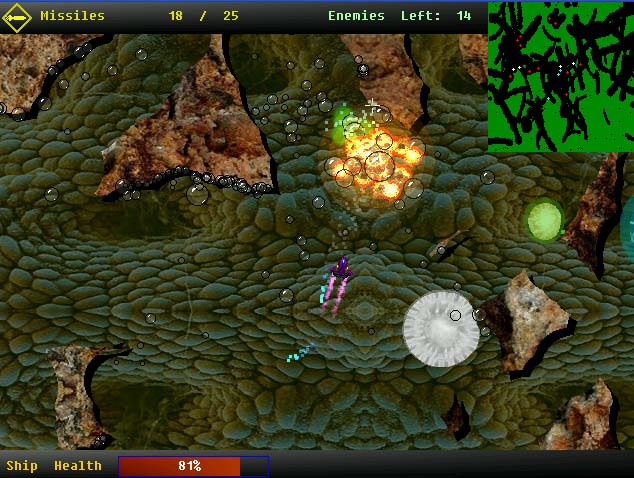Select the yellow missile weapon icon
The height and width of the screenshot is (478, 634).
18,16
